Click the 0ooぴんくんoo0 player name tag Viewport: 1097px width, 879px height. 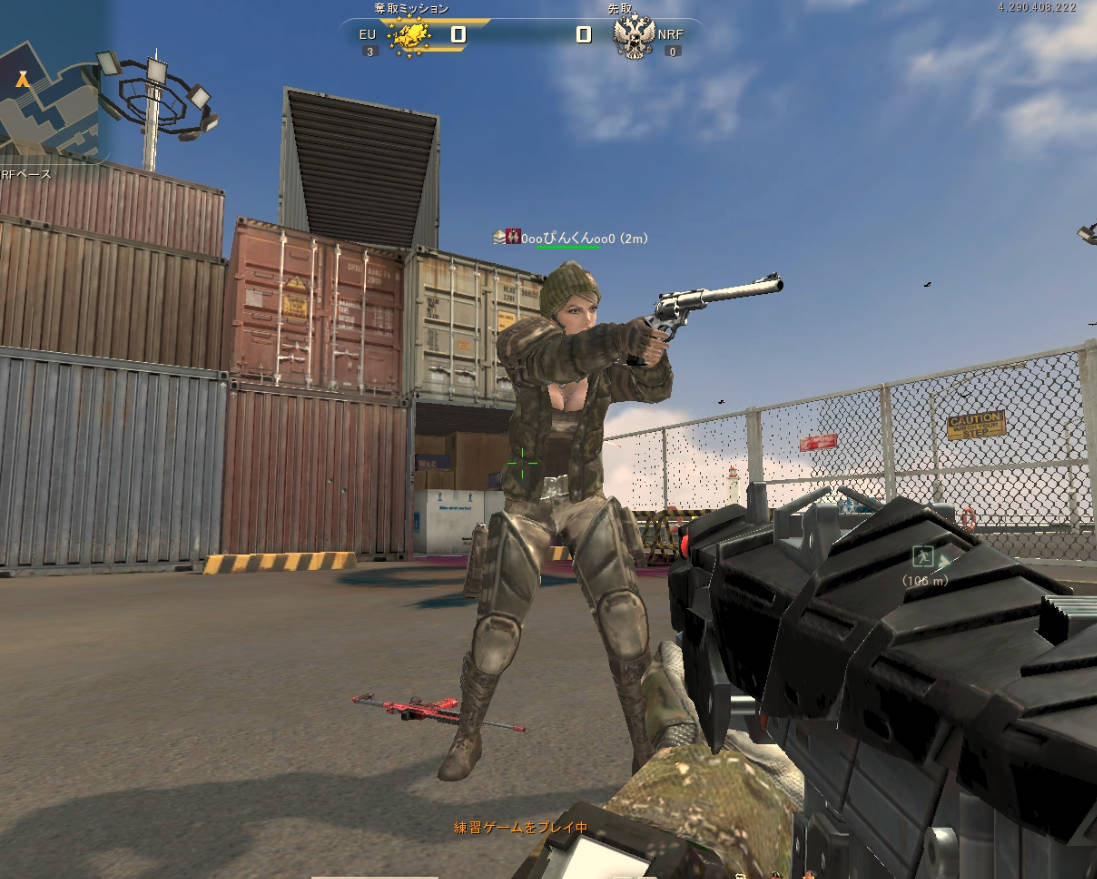coord(567,238)
